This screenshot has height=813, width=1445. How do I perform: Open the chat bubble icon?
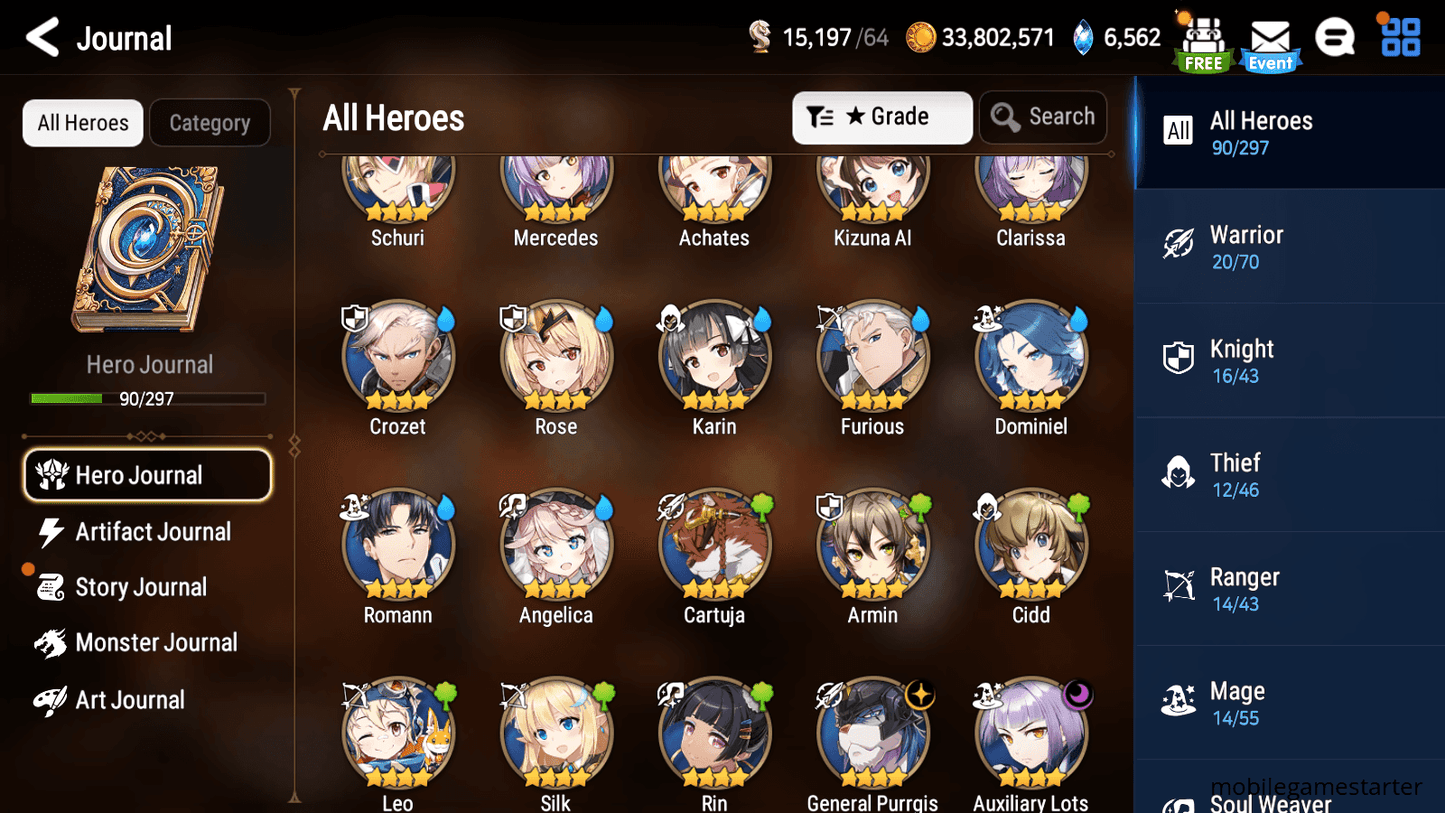pyautogui.click(x=1335, y=37)
